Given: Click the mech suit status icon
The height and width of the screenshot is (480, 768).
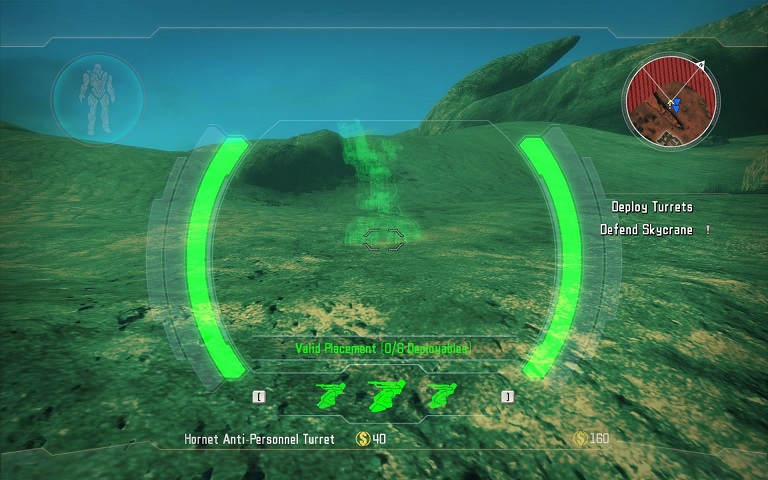Looking at the screenshot, I should tap(97, 100).
